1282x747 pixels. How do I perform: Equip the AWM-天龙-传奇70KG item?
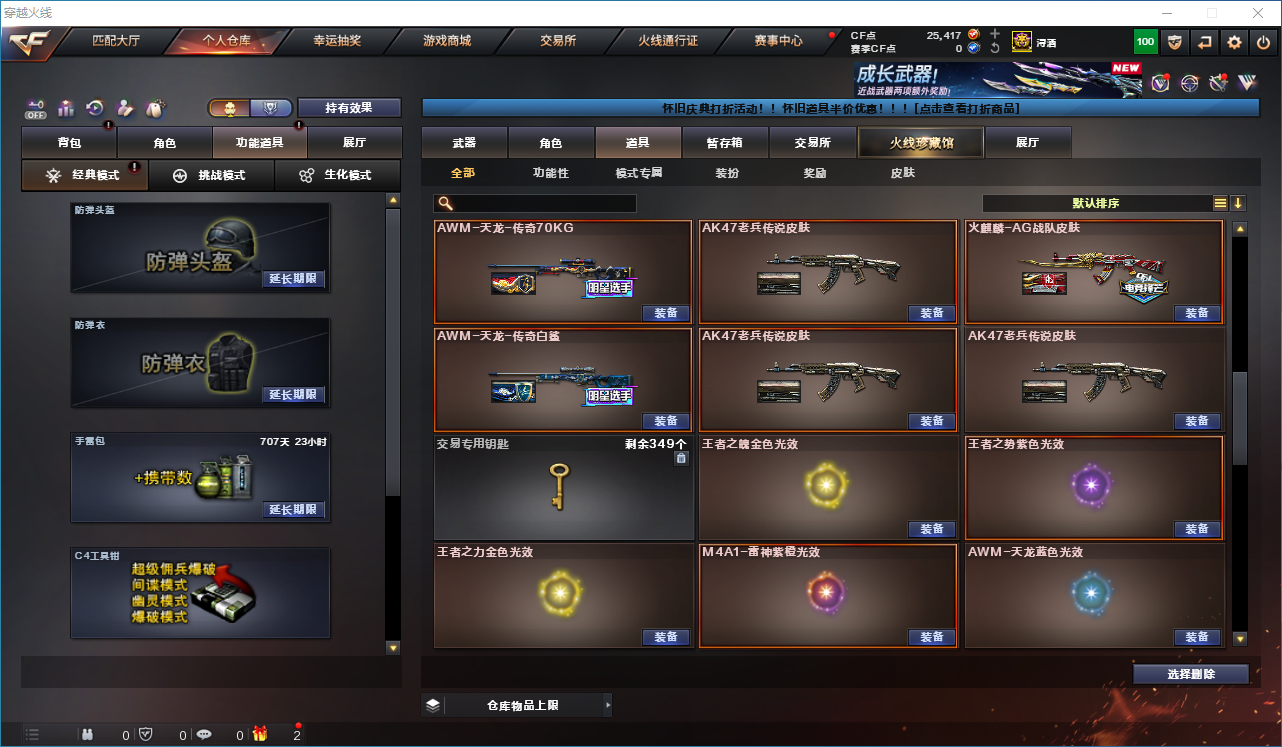pos(666,313)
